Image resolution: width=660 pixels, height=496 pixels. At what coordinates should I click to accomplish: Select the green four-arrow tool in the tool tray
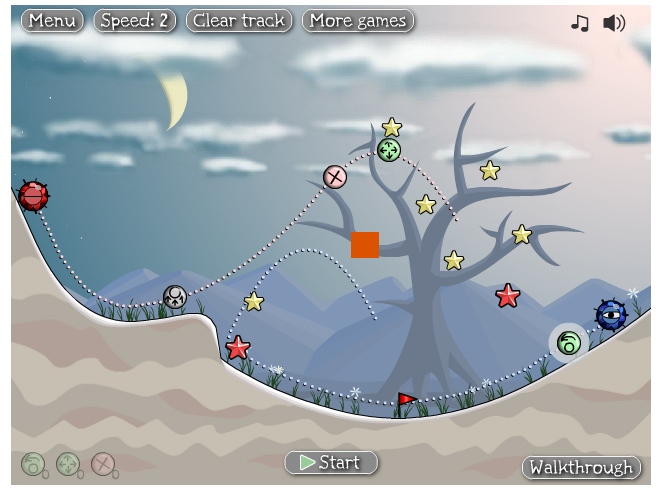[x=68, y=464]
